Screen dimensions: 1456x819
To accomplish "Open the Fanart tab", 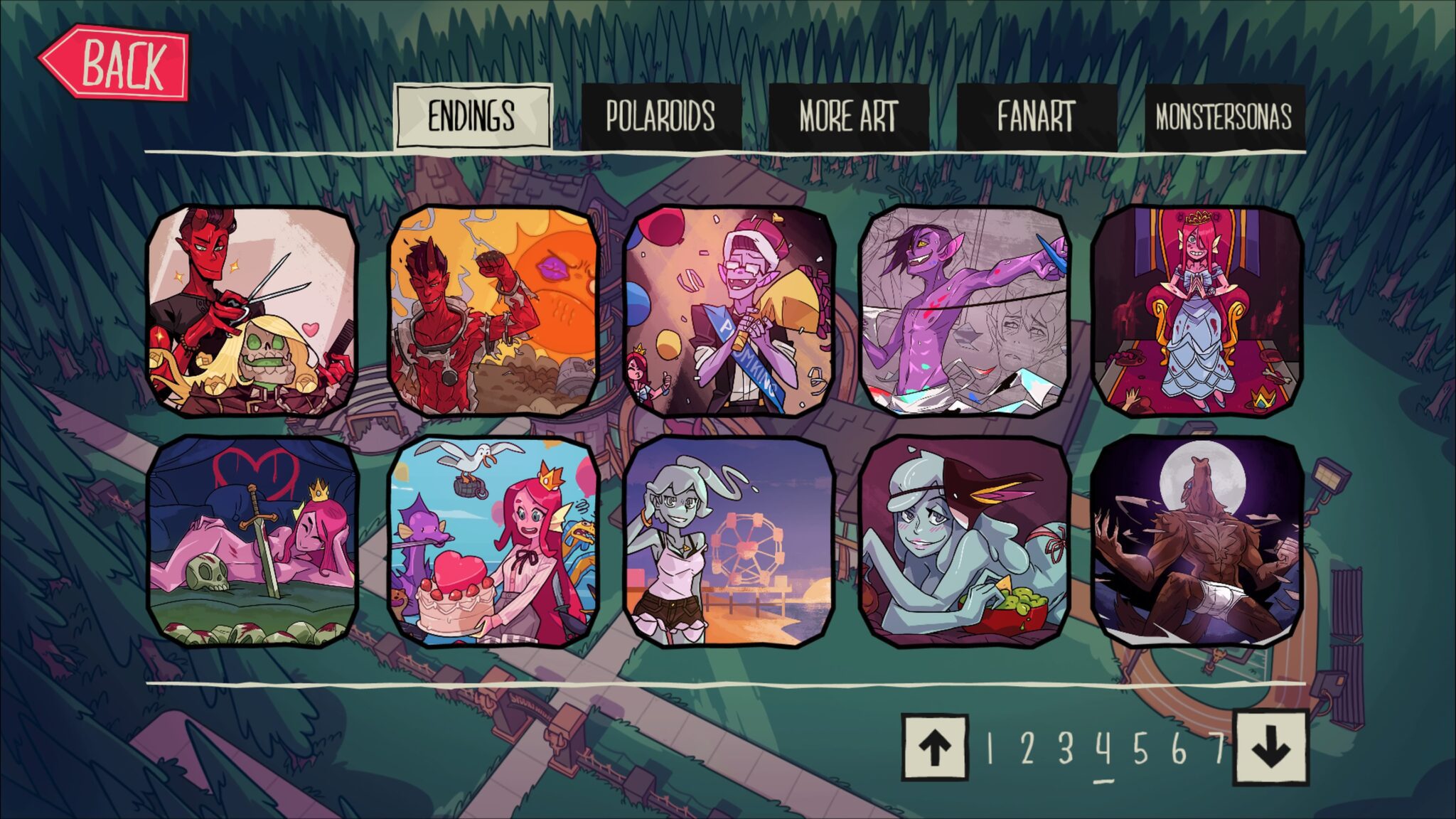I will [x=1034, y=114].
